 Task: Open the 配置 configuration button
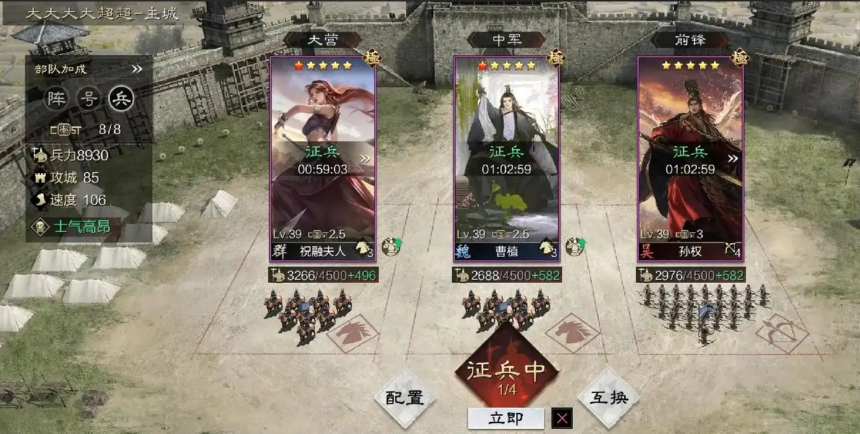[x=406, y=397]
